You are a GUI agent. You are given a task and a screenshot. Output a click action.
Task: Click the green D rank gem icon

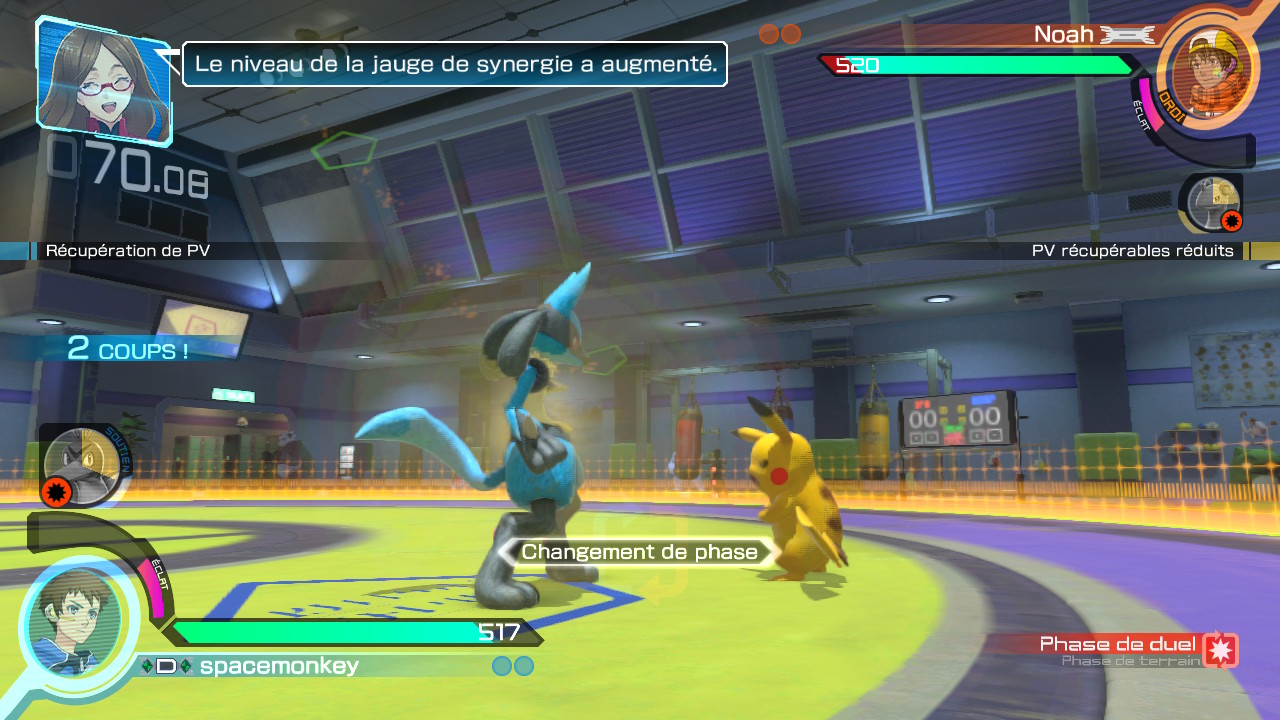point(165,666)
